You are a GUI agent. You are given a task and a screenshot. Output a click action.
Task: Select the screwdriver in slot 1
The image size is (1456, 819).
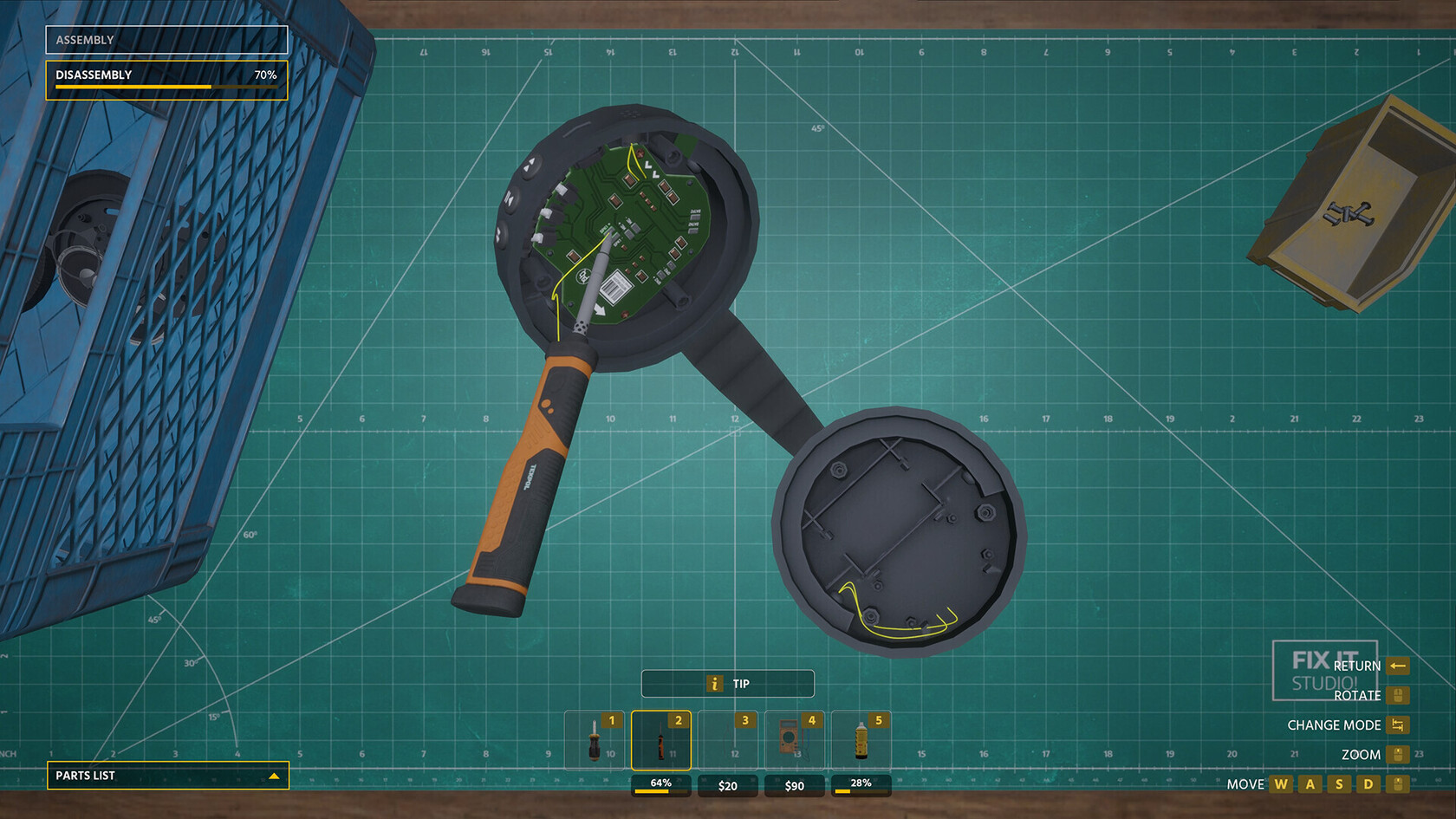point(595,741)
